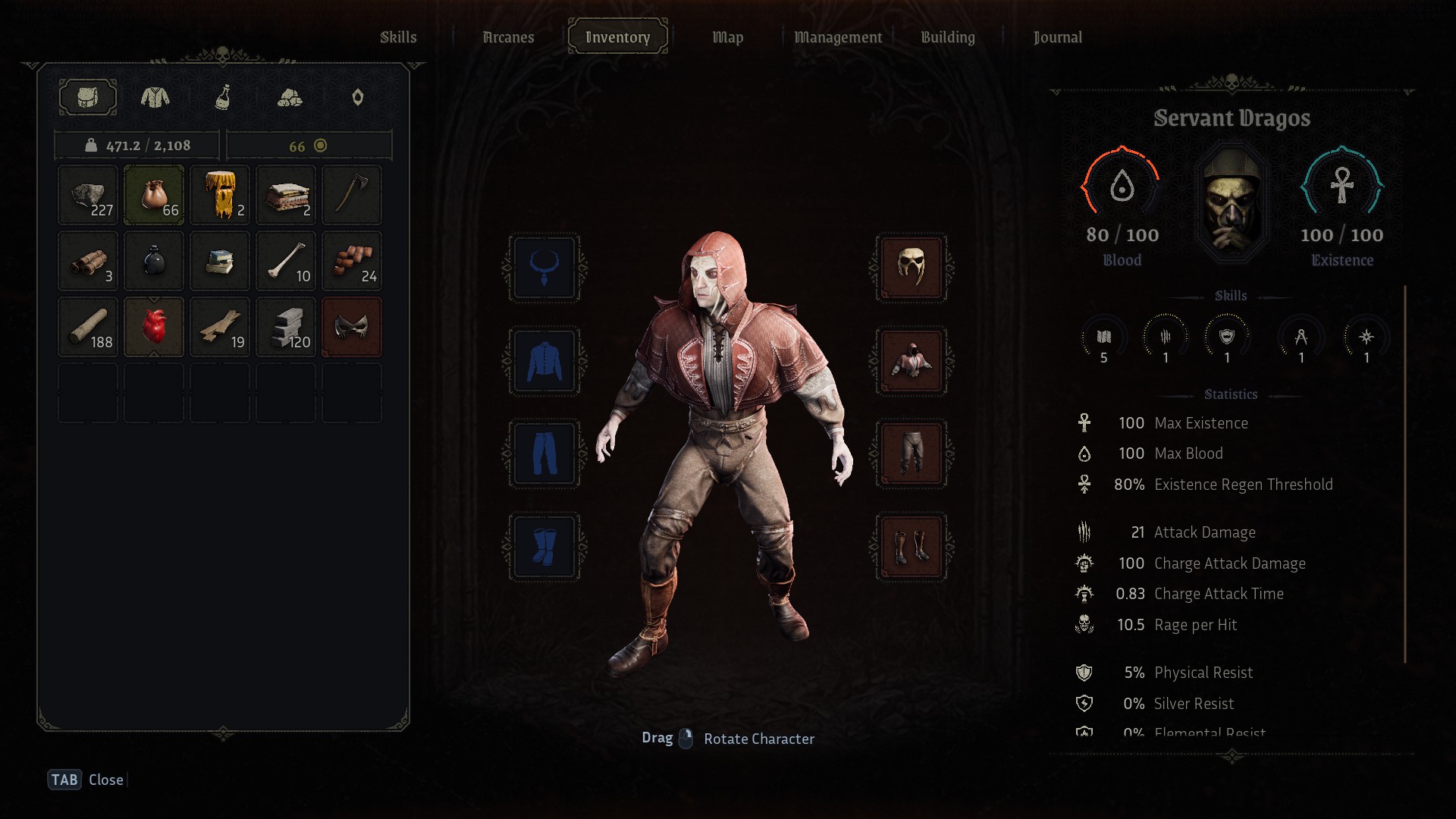Select the axe in inventory
Screen dimensions: 1456x819
pos(352,196)
